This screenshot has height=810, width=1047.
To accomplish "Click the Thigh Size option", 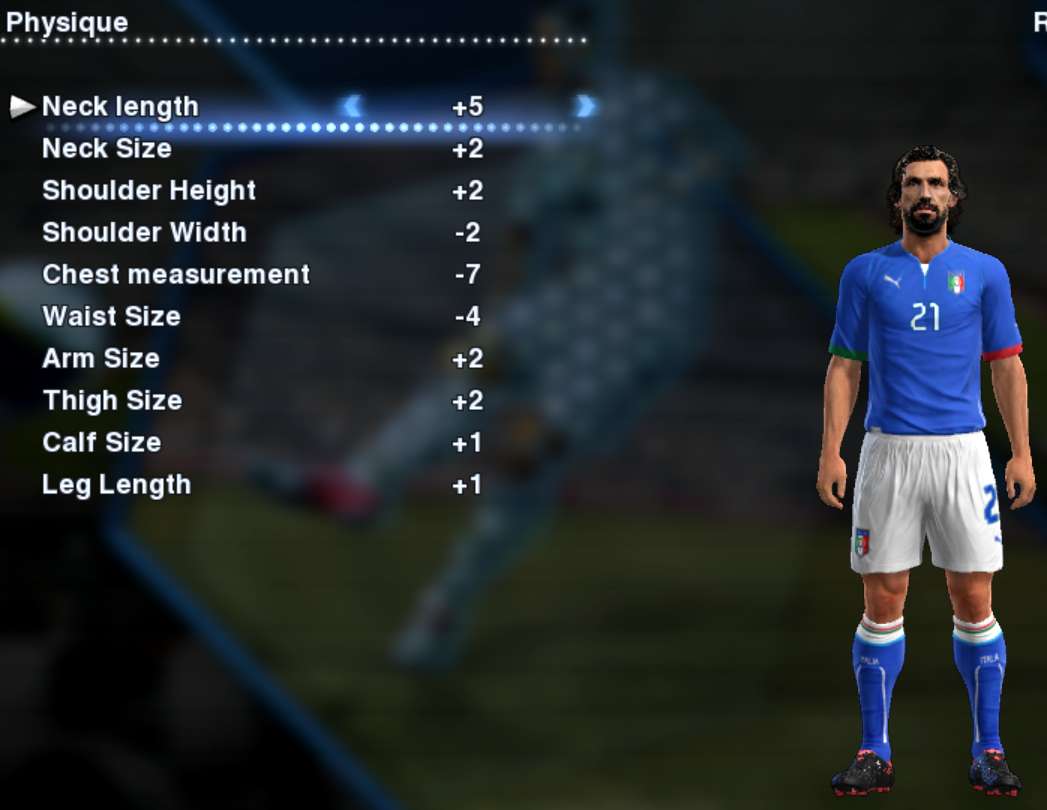I will [x=112, y=401].
